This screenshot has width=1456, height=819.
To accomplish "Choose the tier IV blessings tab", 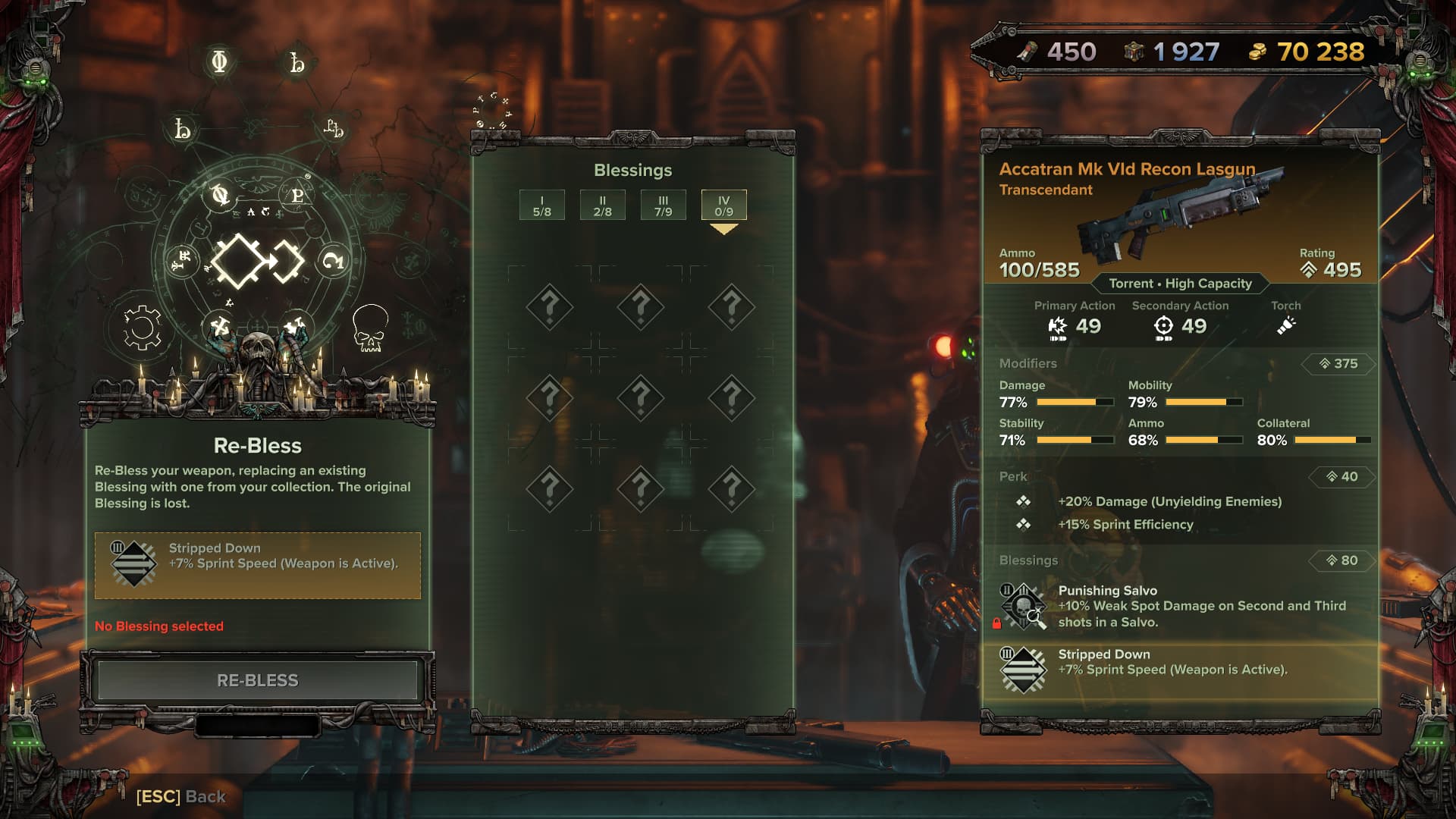I will click(723, 206).
